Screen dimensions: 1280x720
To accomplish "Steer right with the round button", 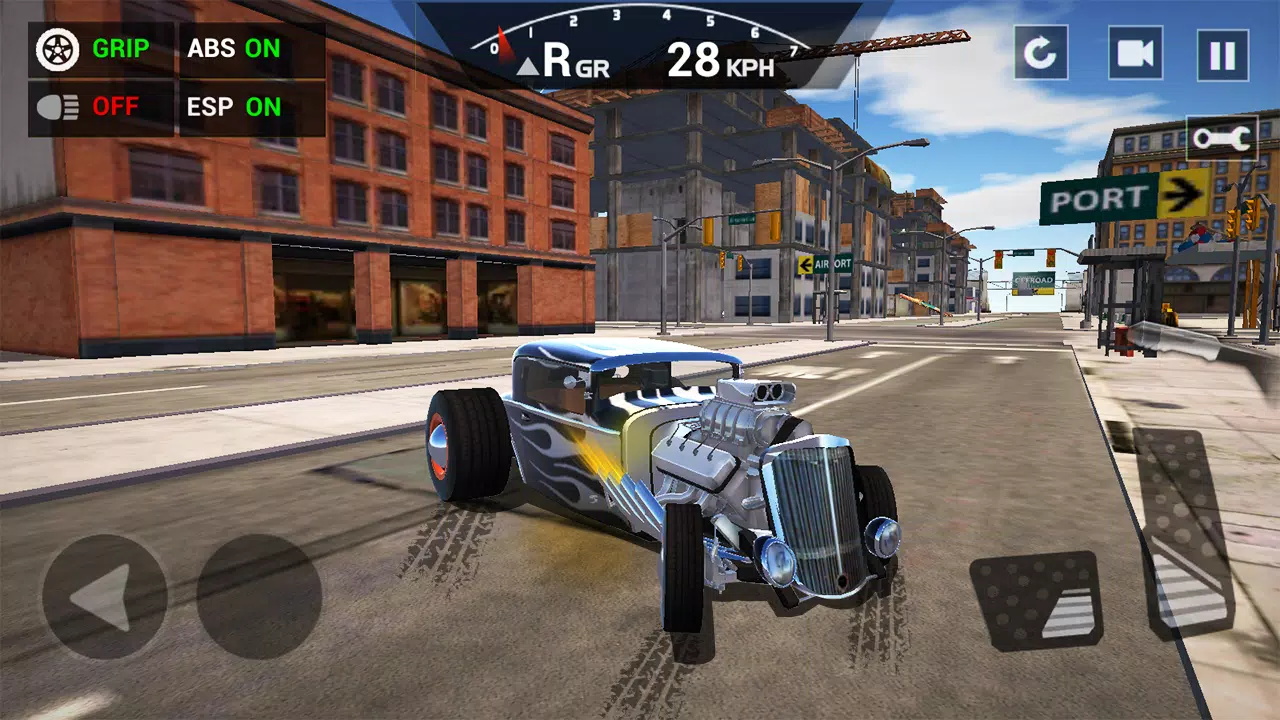I will (x=259, y=597).
